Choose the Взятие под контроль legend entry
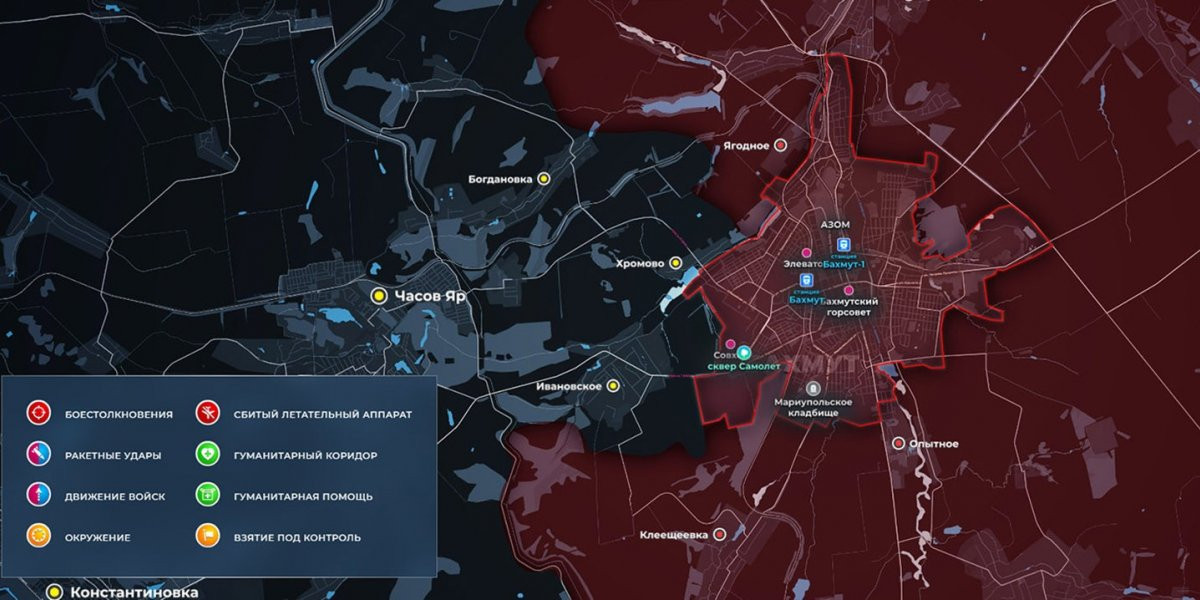 pyautogui.click(x=209, y=537)
